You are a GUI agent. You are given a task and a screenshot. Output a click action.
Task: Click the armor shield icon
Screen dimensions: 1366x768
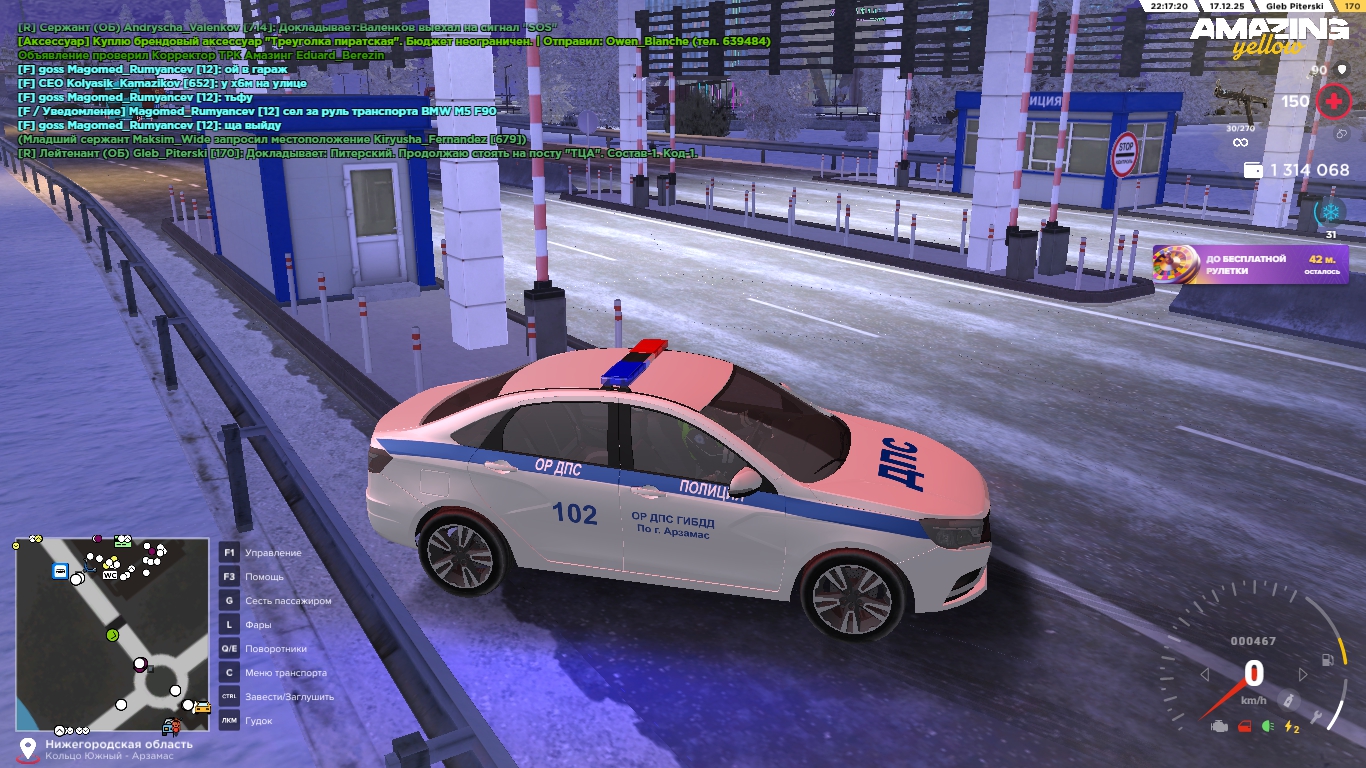(x=1342, y=70)
